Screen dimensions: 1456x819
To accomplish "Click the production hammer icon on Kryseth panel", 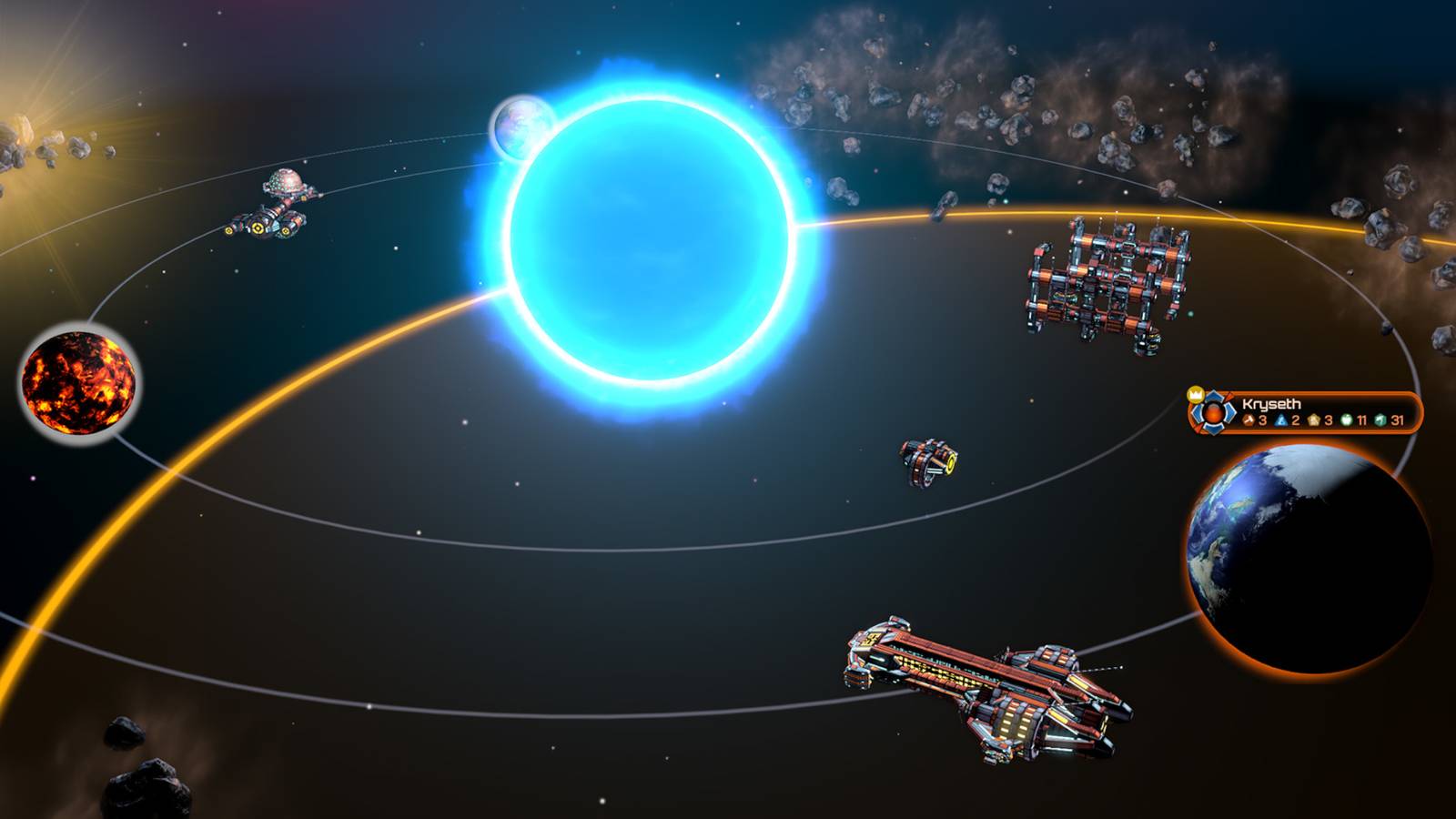I will point(1249,420).
